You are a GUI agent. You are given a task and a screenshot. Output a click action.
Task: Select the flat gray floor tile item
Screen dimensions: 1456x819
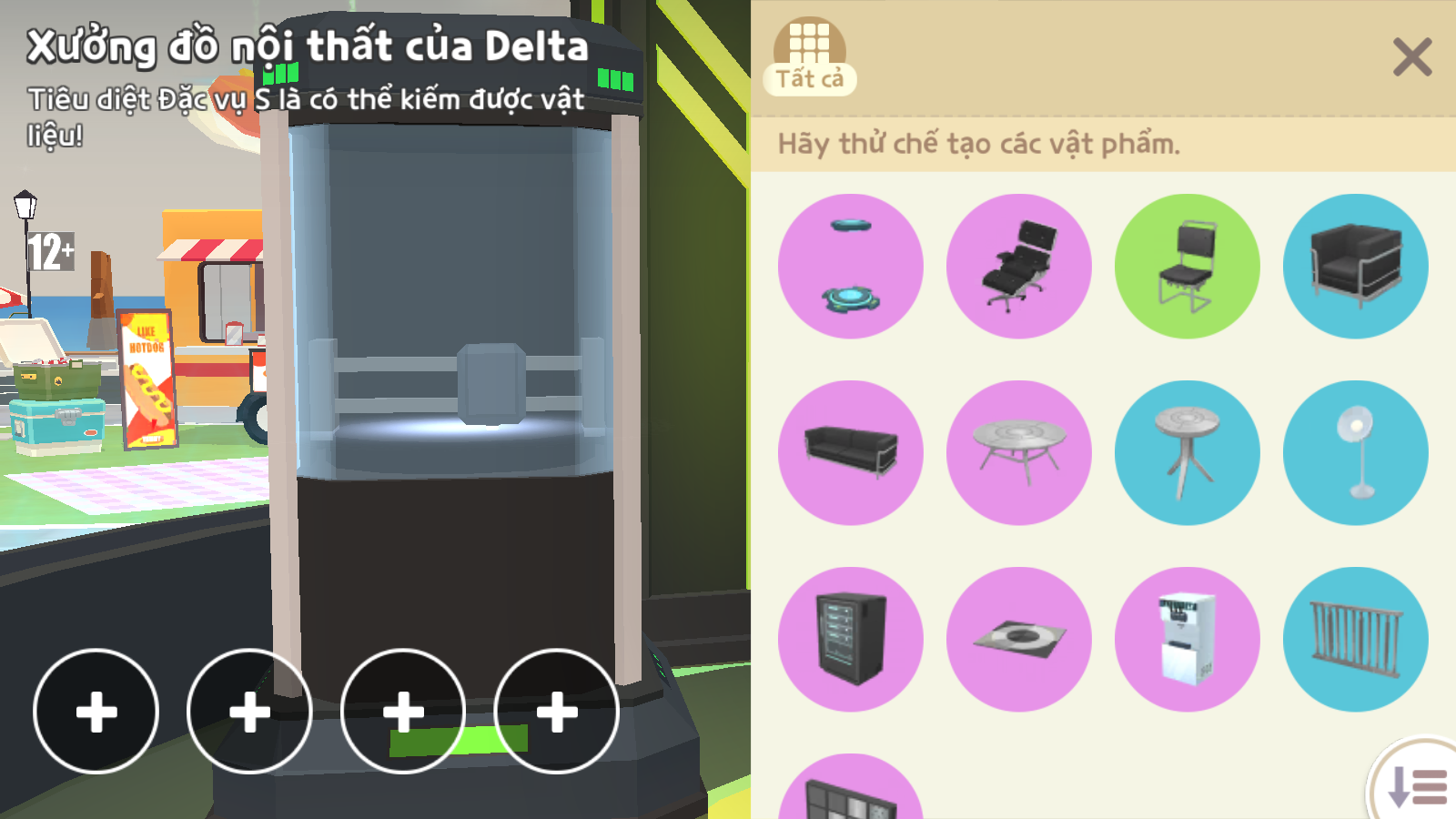(1019, 640)
